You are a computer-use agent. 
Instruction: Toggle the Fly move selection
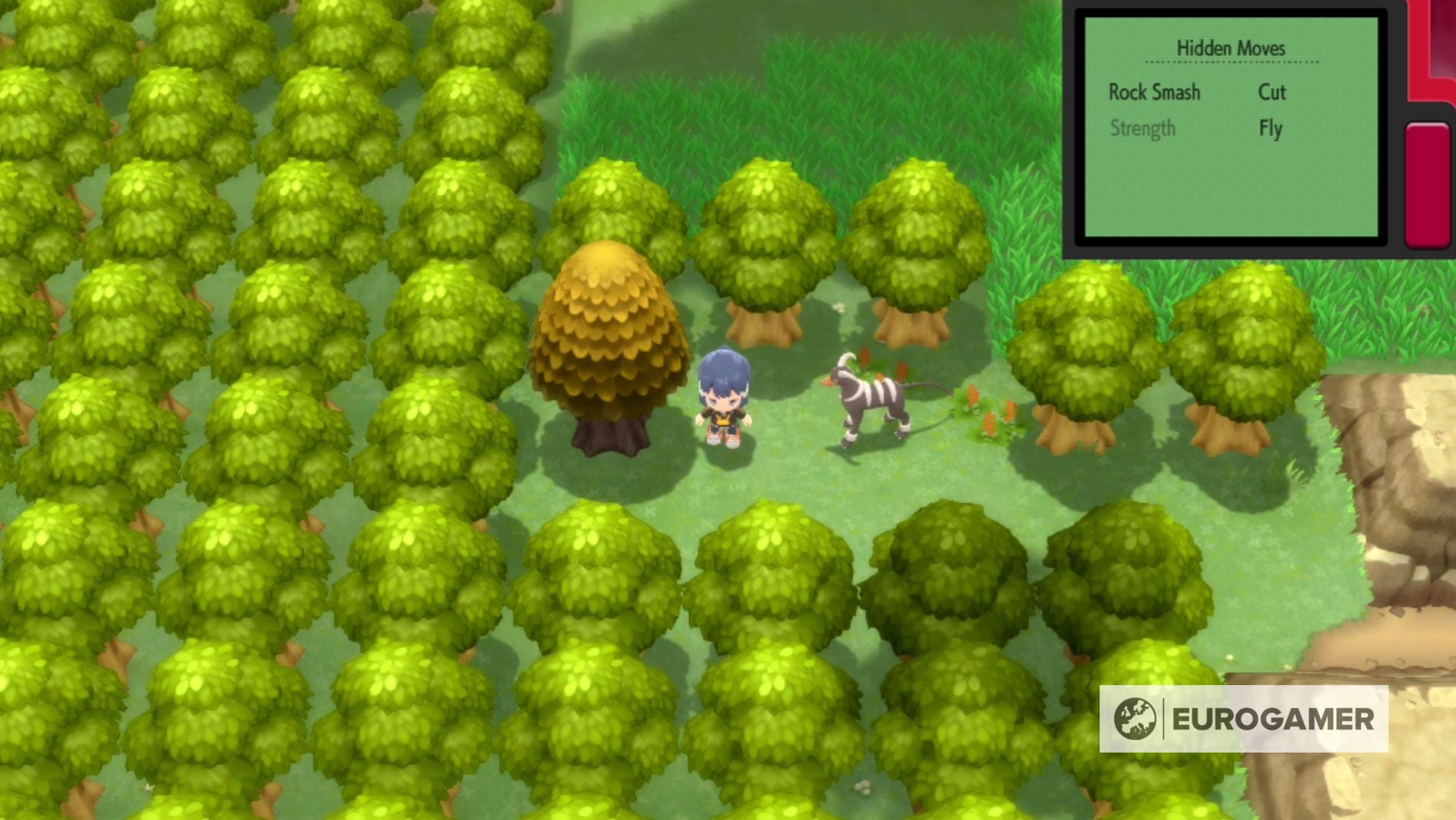pyautogui.click(x=1271, y=128)
